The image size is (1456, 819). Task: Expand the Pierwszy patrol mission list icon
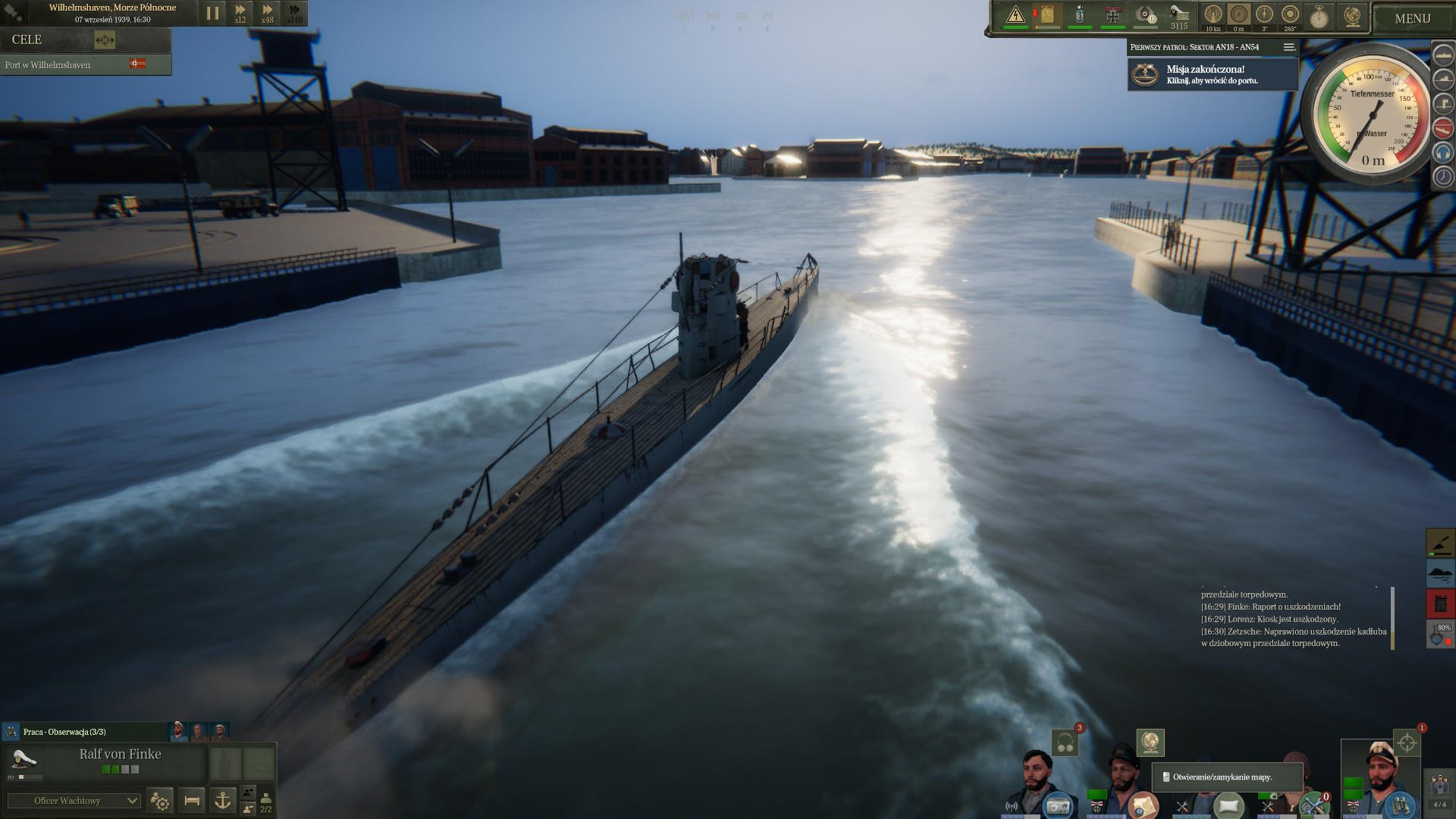(x=1288, y=47)
